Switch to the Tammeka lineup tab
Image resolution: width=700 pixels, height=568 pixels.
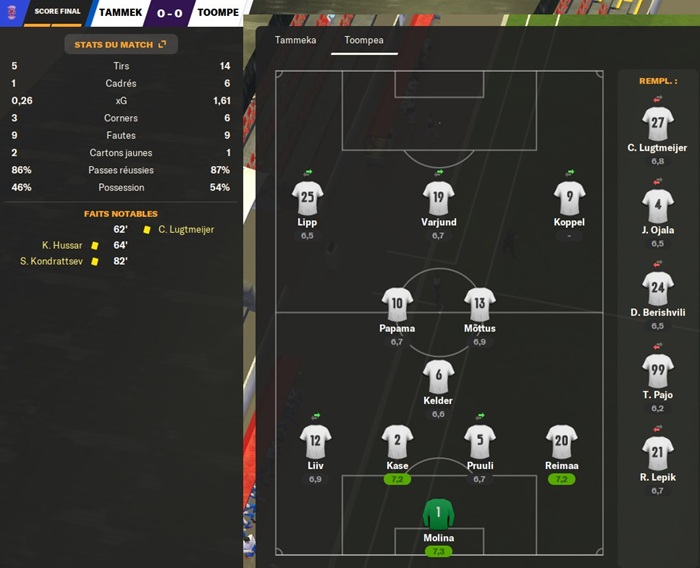[x=295, y=40]
